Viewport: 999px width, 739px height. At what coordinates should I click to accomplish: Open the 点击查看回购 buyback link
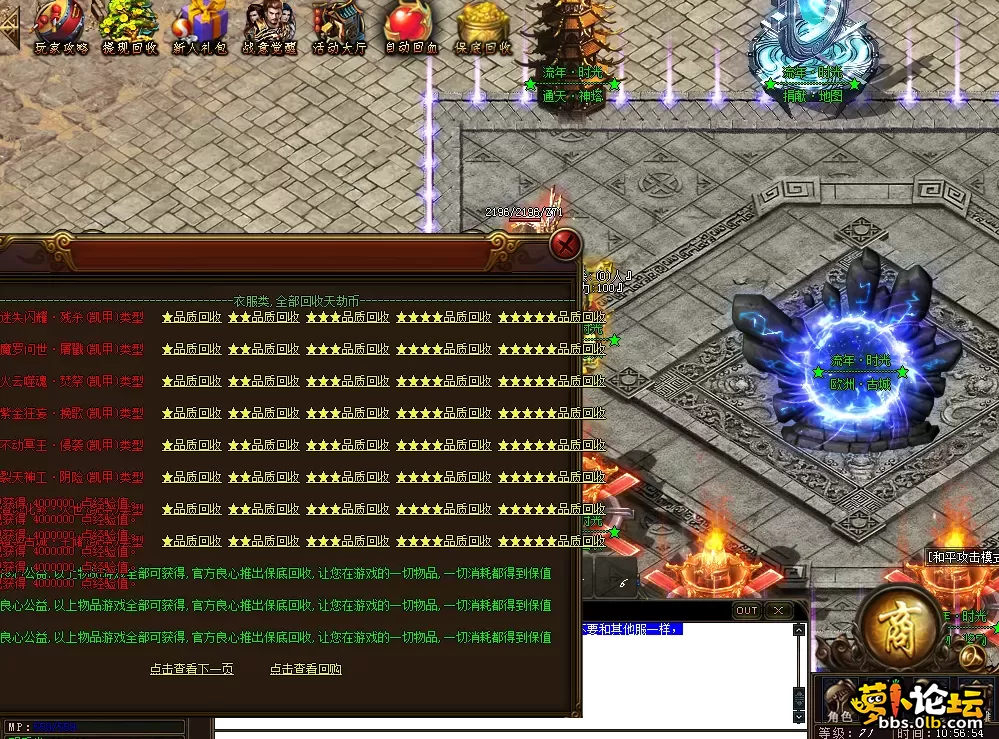point(306,669)
